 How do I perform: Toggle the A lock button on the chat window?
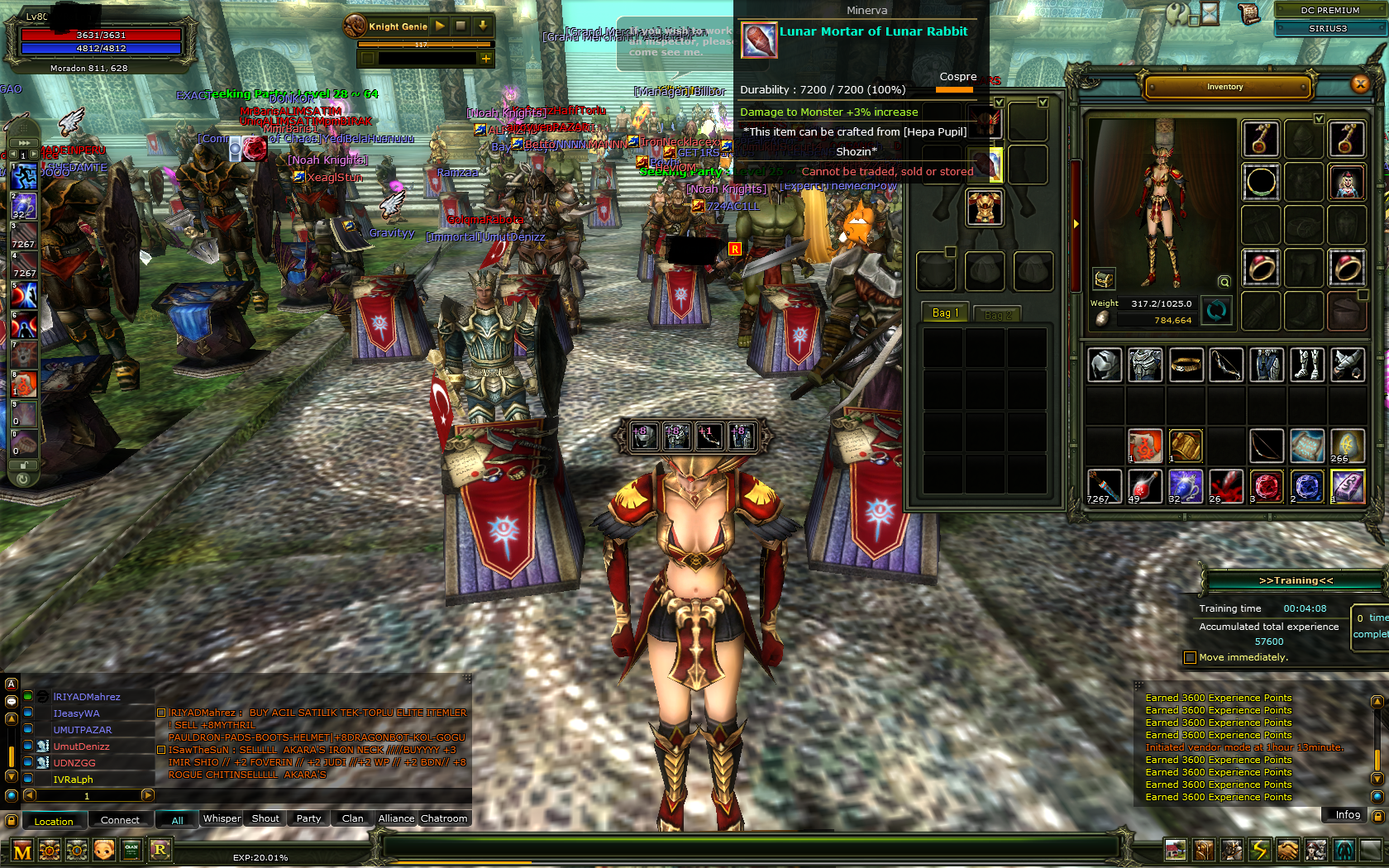pyautogui.click(x=12, y=684)
